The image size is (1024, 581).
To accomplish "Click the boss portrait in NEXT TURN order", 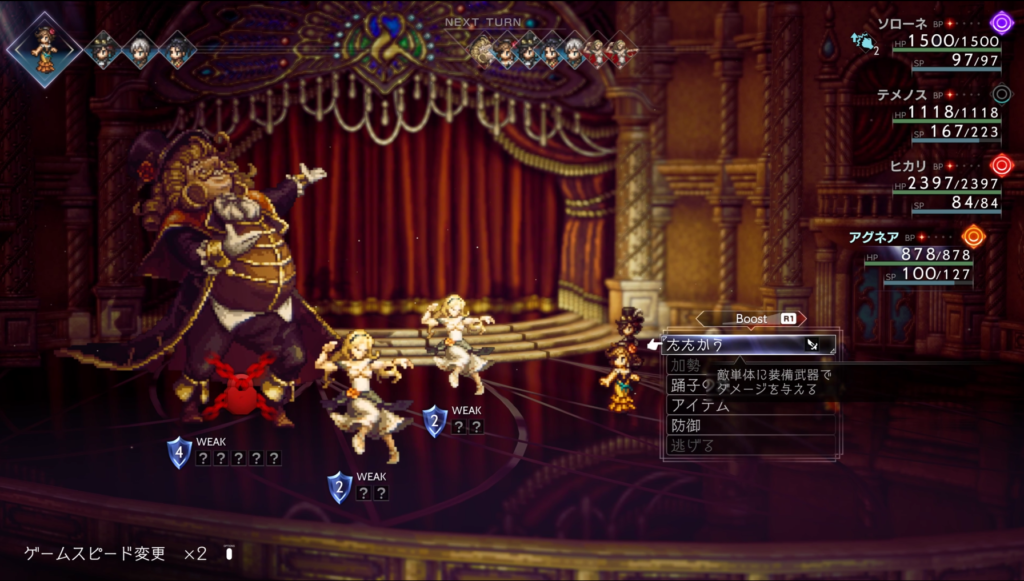I will pos(484,50).
